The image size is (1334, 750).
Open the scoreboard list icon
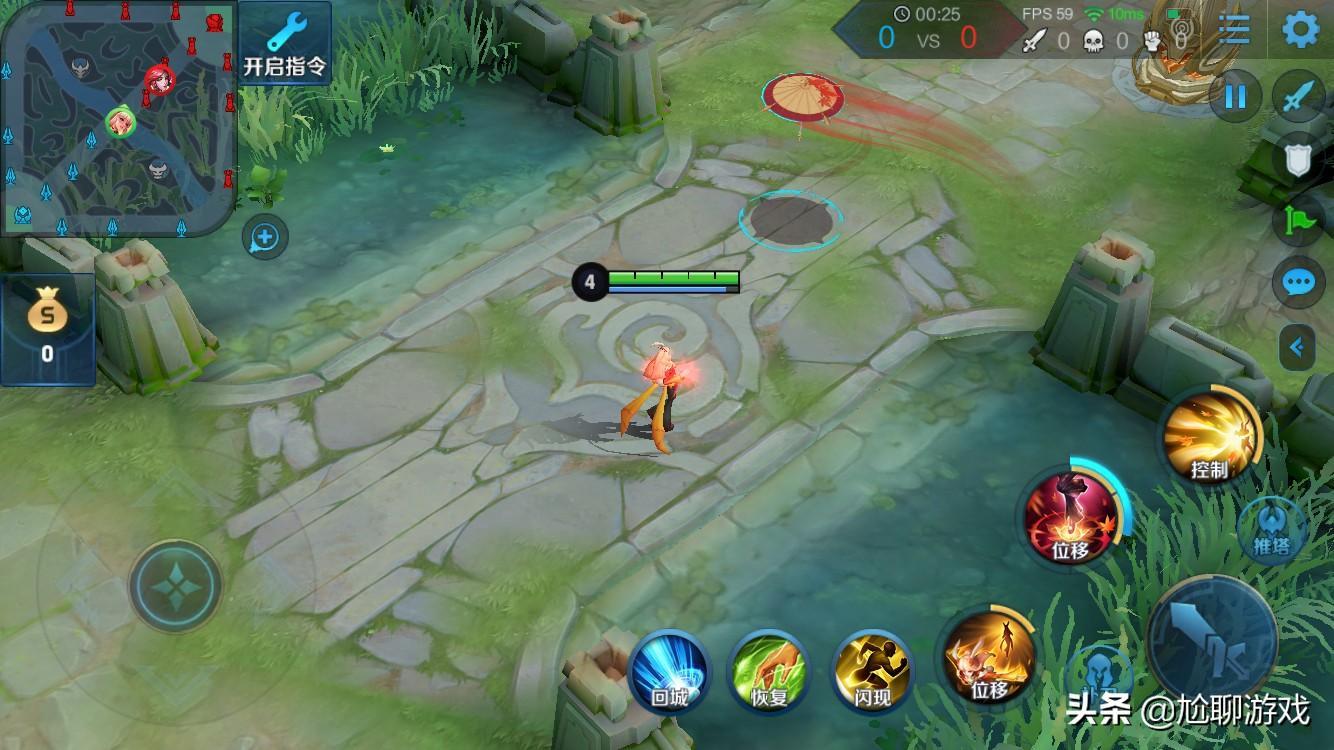point(1234,30)
